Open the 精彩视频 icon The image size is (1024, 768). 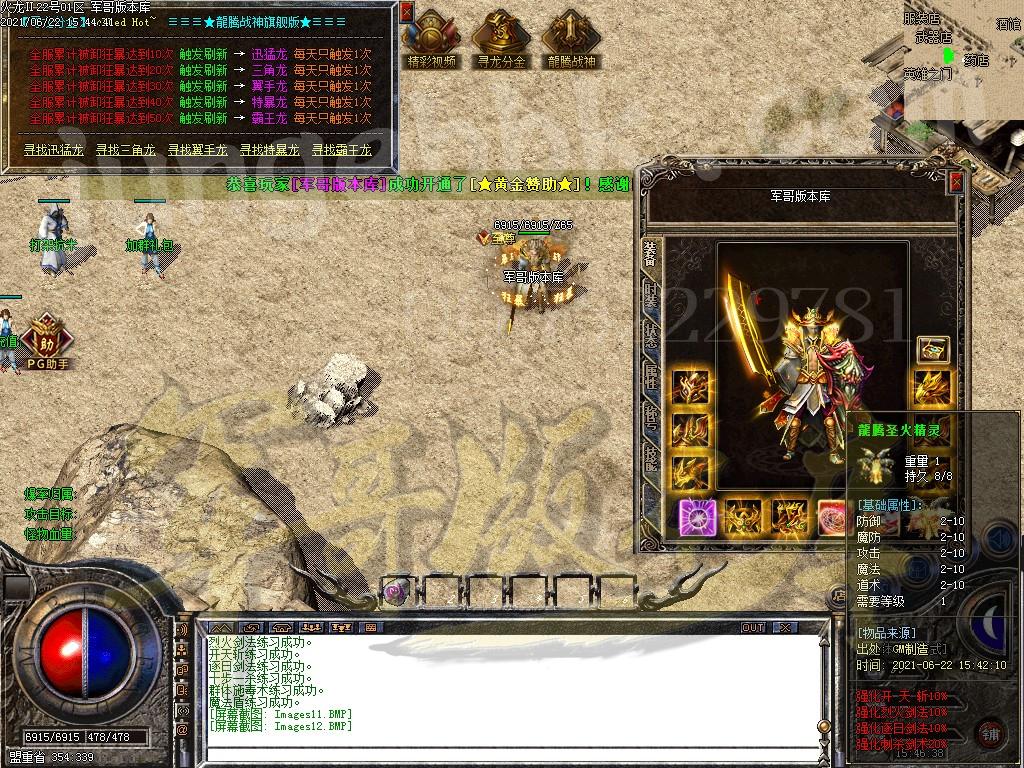(432, 38)
